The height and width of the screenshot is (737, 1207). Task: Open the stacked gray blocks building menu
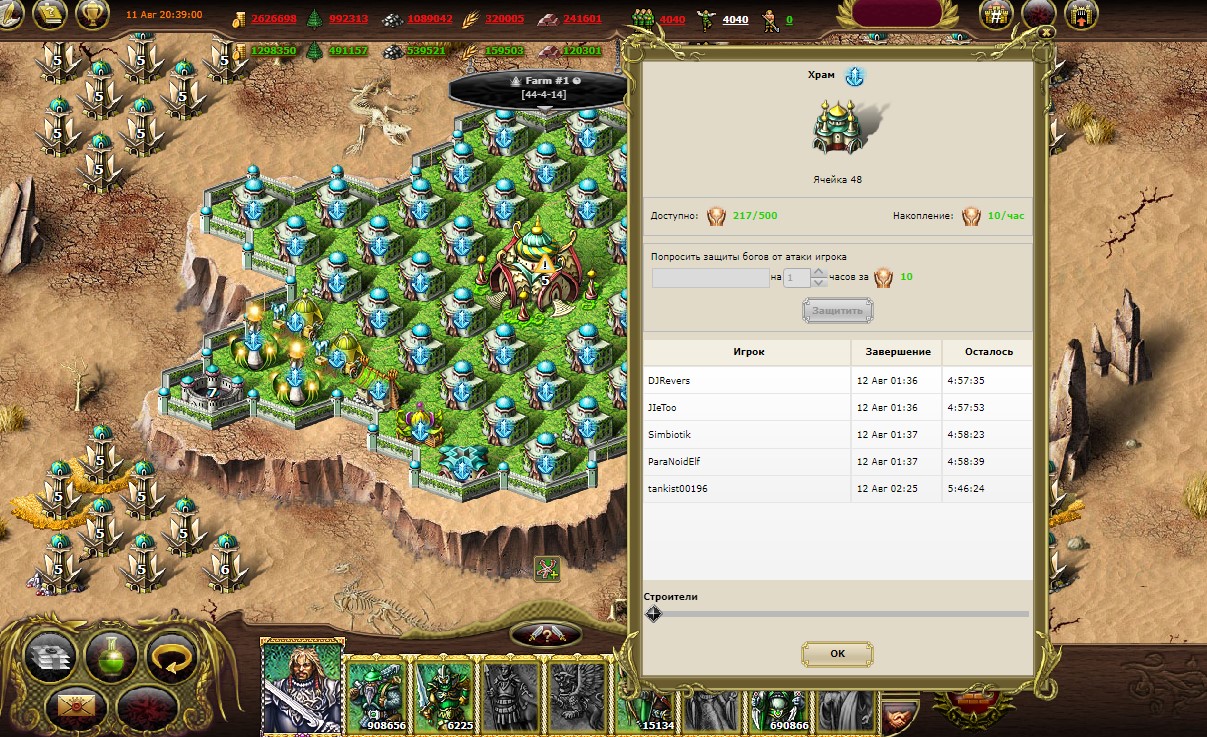point(48,657)
